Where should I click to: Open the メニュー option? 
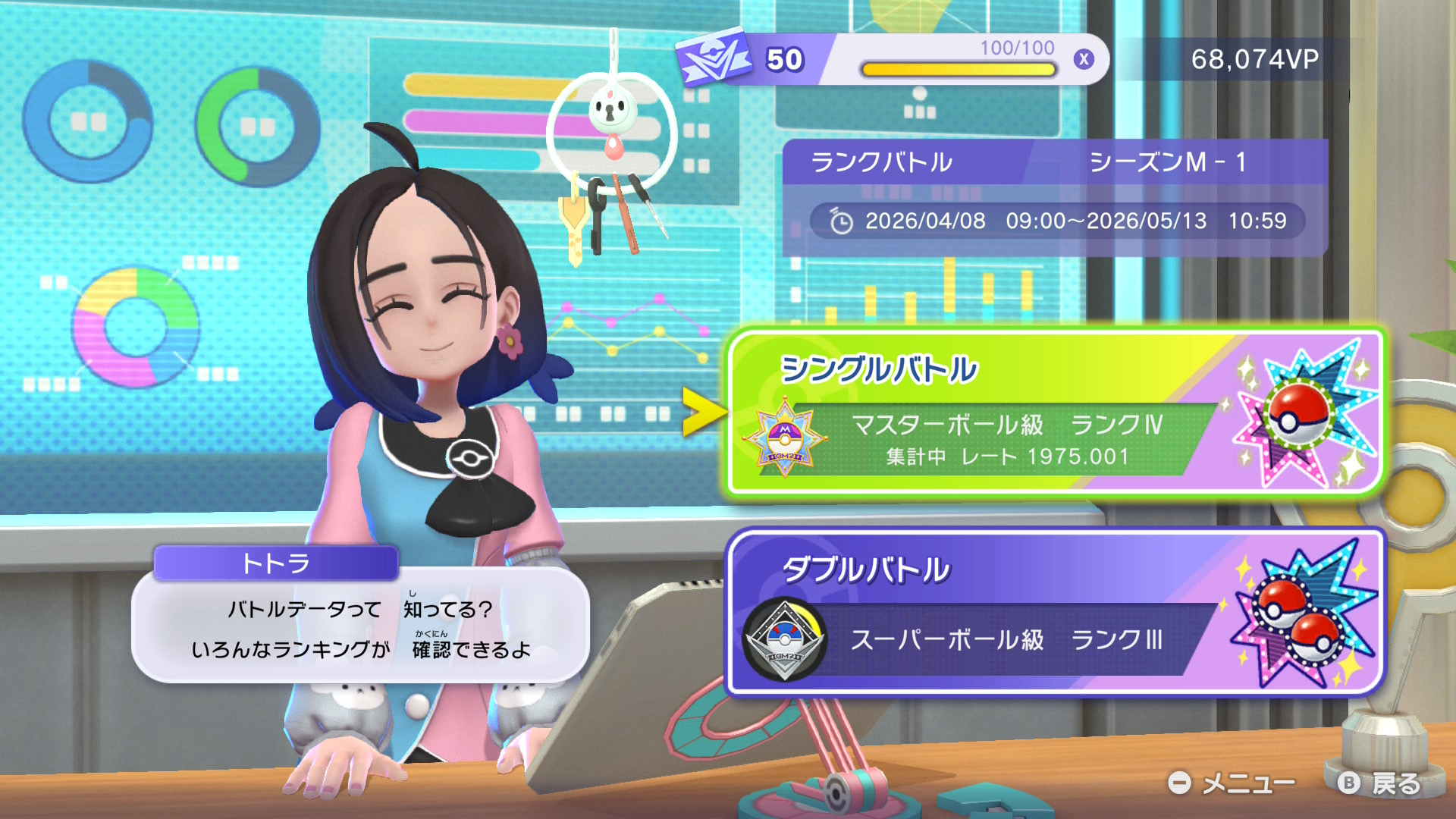(x=1232, y=783)
